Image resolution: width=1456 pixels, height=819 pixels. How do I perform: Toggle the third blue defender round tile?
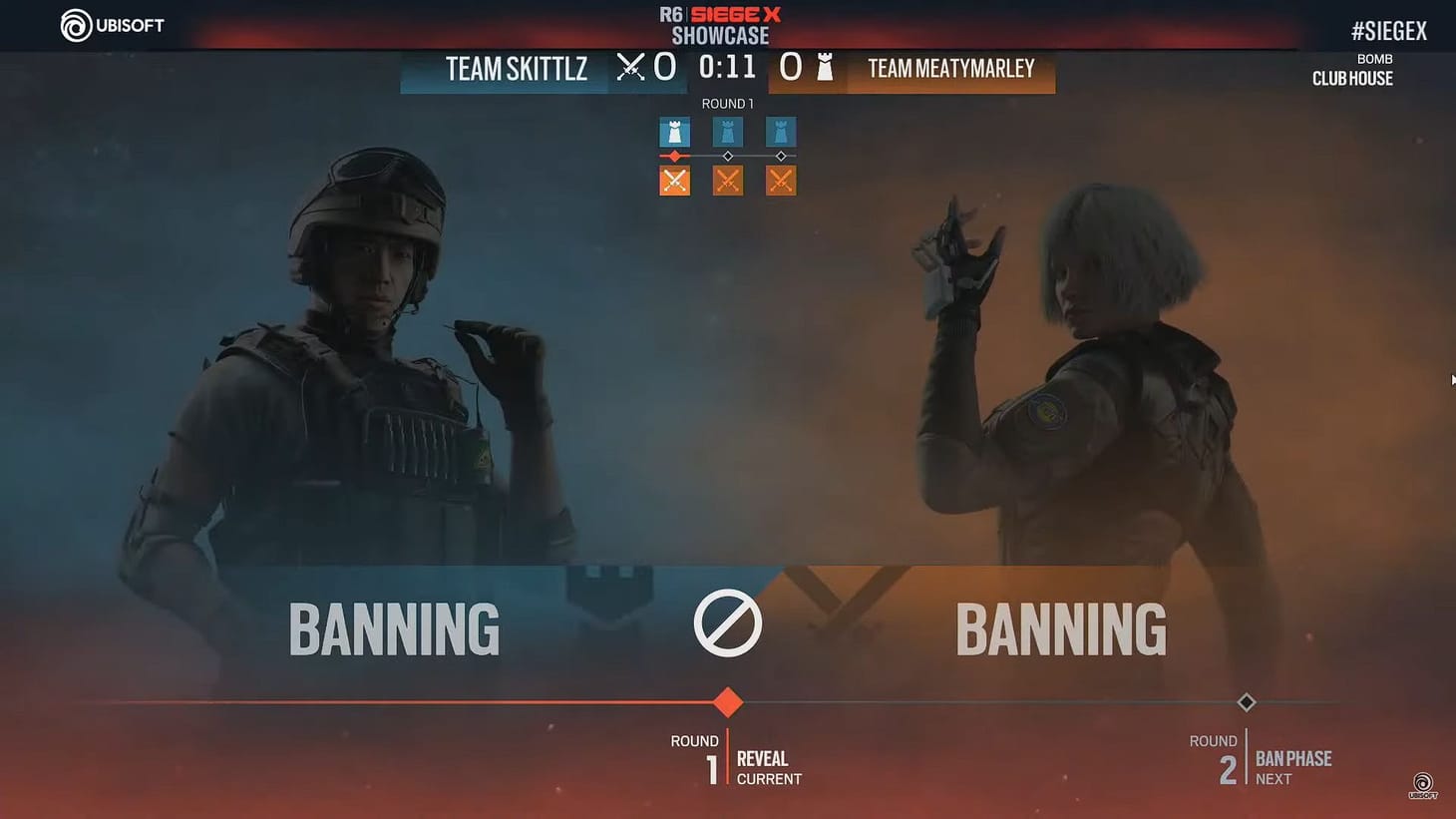coord(781,131)
